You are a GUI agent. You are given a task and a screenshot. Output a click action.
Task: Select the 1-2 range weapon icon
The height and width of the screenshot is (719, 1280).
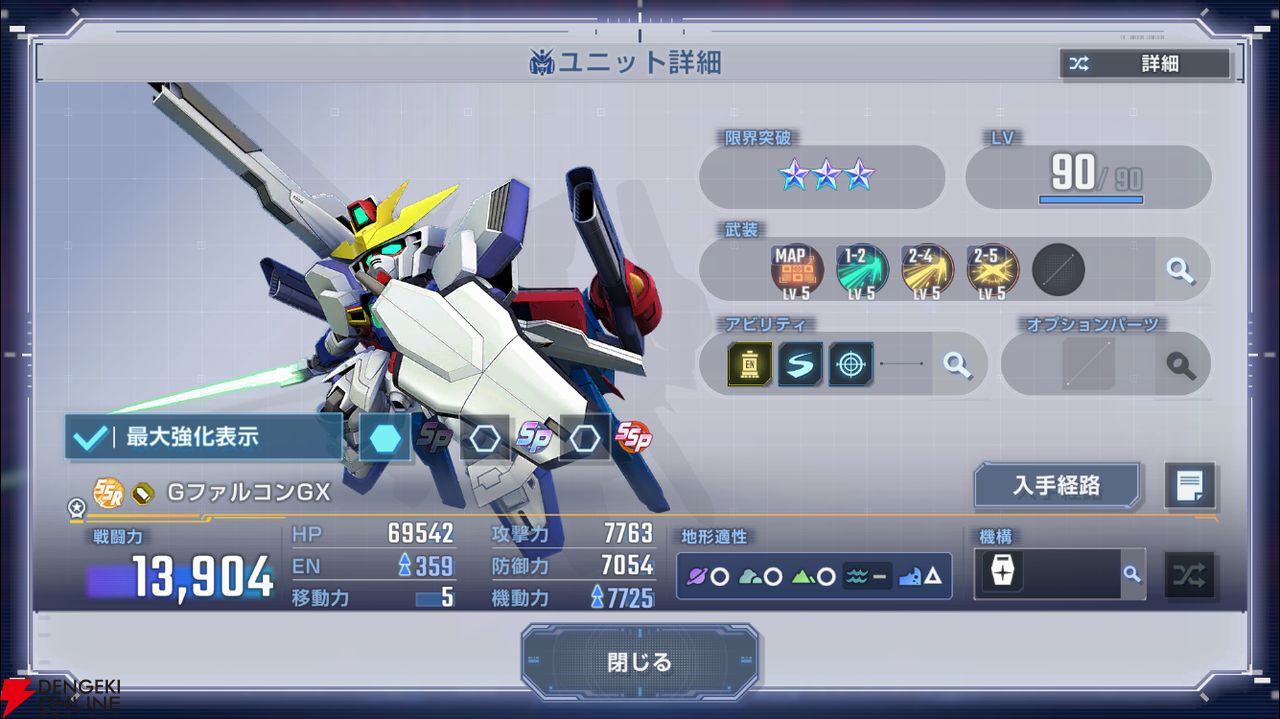862,268
